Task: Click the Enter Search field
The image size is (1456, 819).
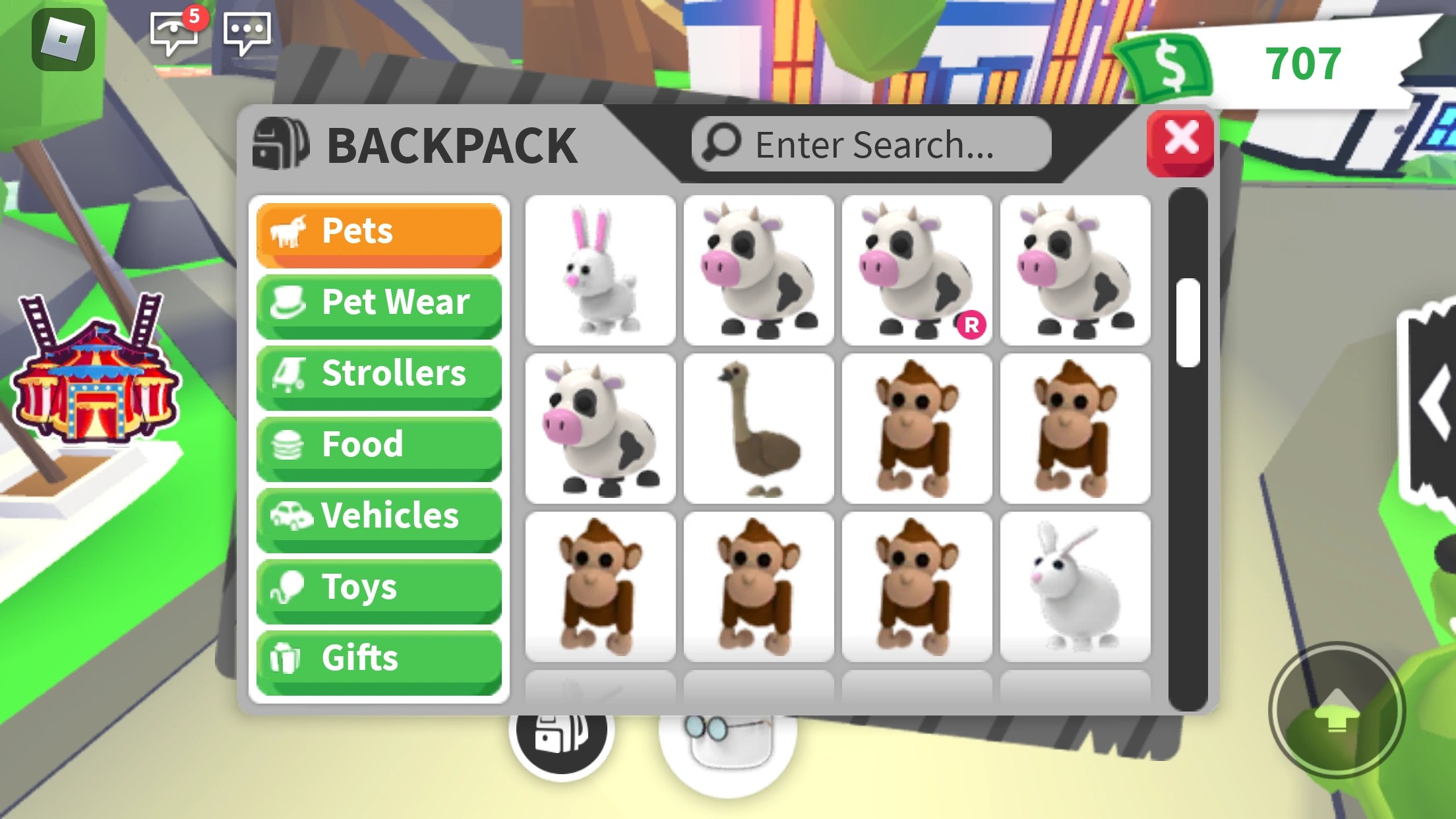Action: pos(870,143)
